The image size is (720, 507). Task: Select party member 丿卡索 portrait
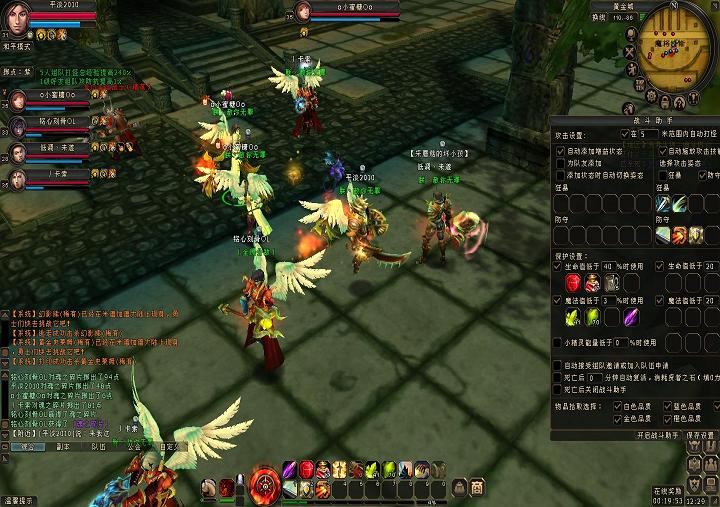click(18, 179)
